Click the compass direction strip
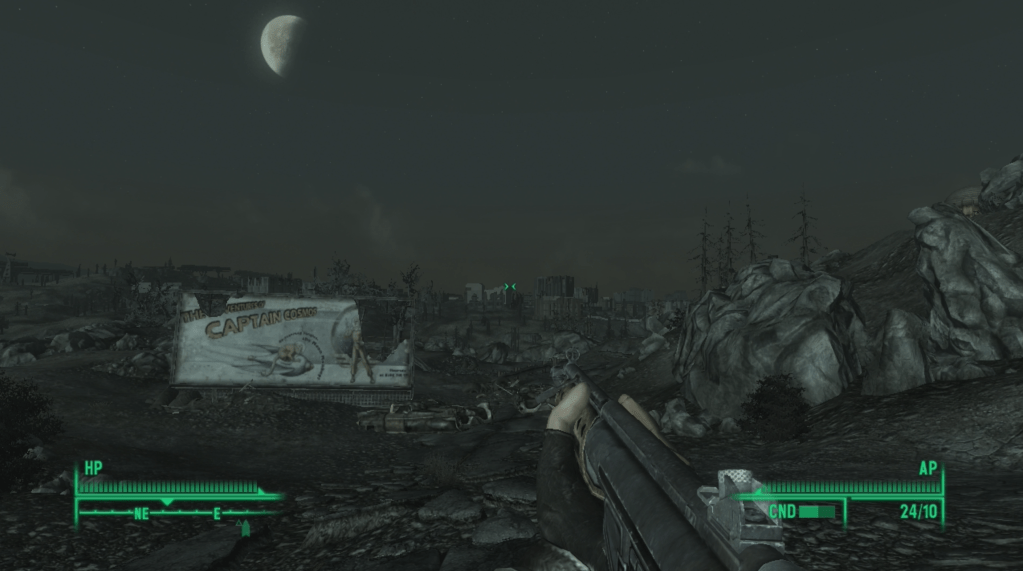The height and width of the screenshot is (571, 1023). pos(170,513)
